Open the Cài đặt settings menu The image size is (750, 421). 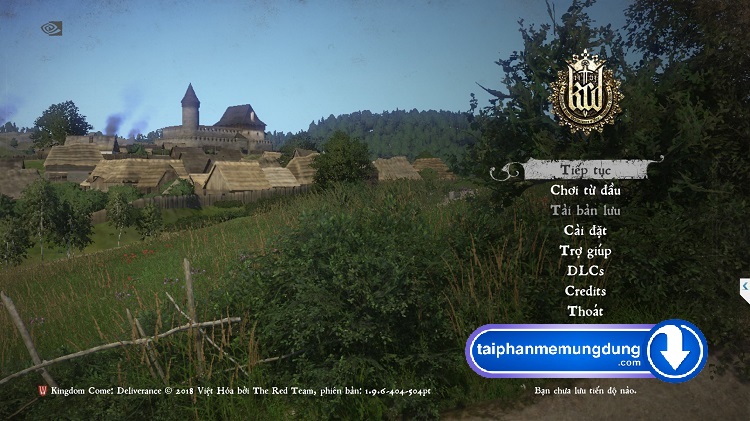pos(585,231)
